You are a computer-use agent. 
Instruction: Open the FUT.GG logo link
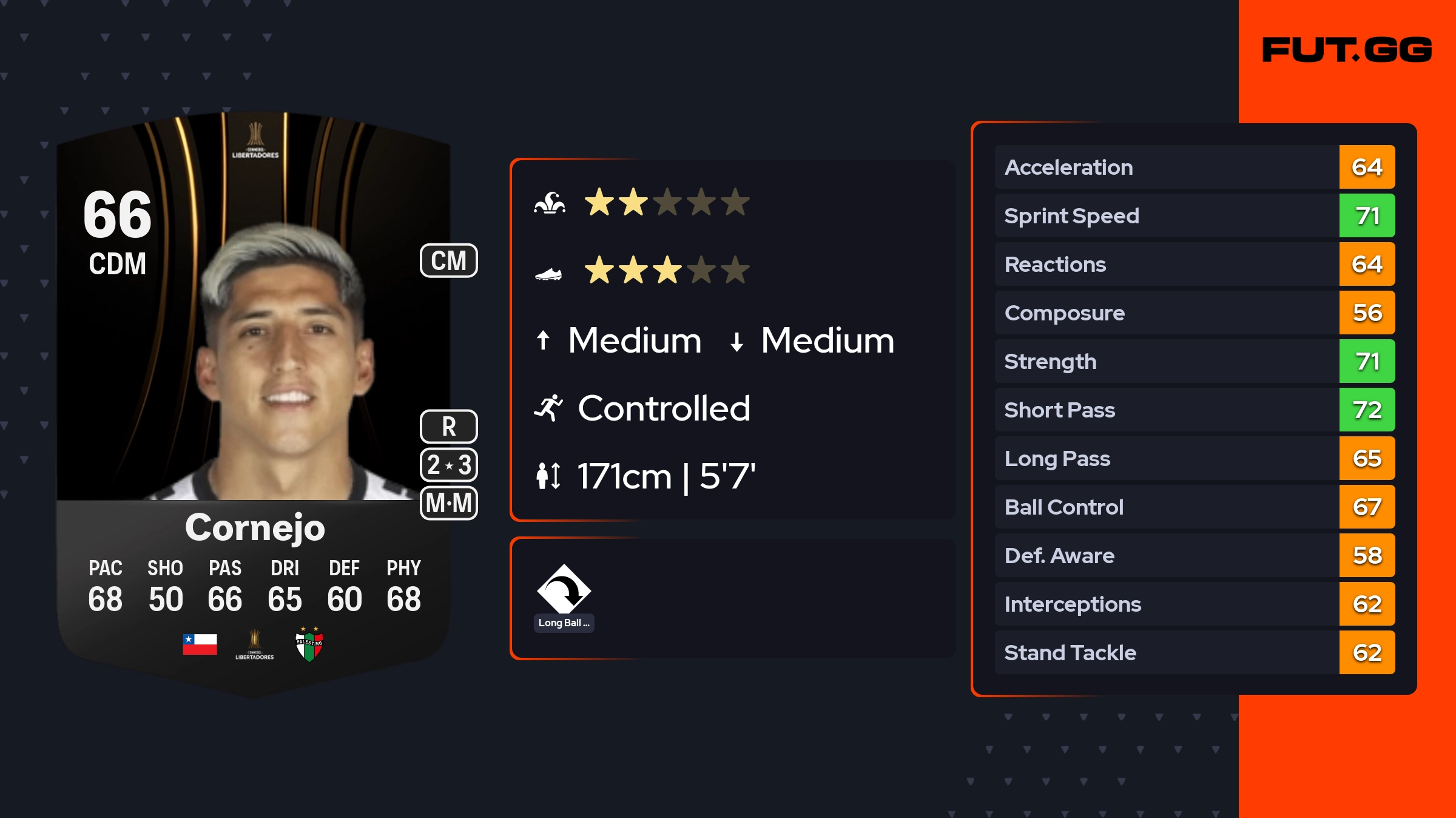1347,50
